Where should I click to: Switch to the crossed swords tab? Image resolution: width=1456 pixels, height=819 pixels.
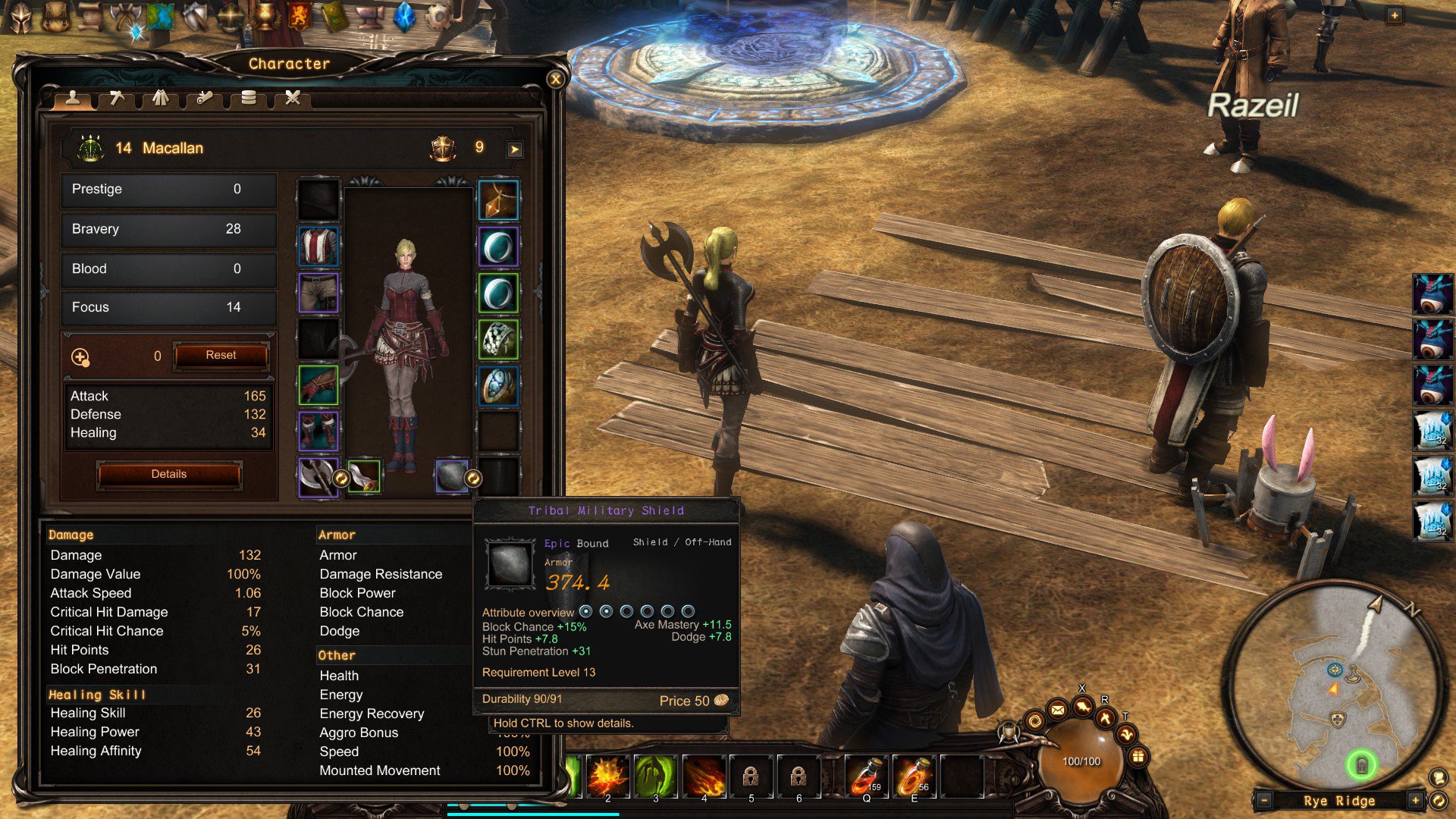293,98
